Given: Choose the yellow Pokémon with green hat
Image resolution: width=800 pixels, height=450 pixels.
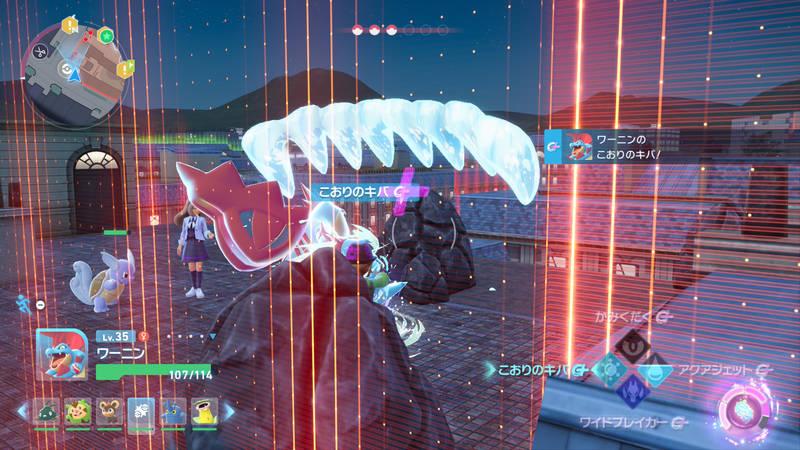Looking at the screenshot, I should coord(203,411).
